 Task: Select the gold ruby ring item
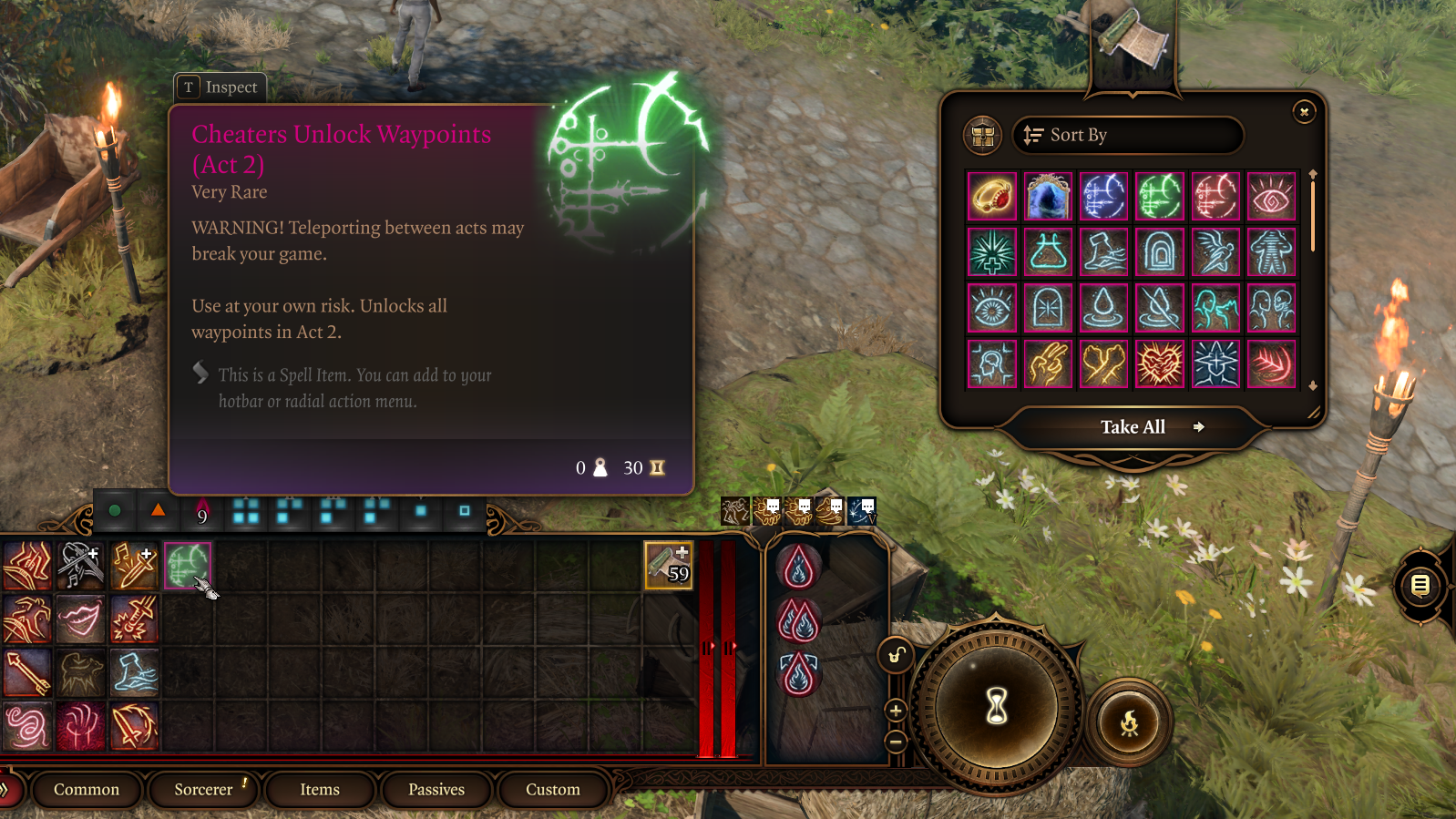tap(991, 197)
